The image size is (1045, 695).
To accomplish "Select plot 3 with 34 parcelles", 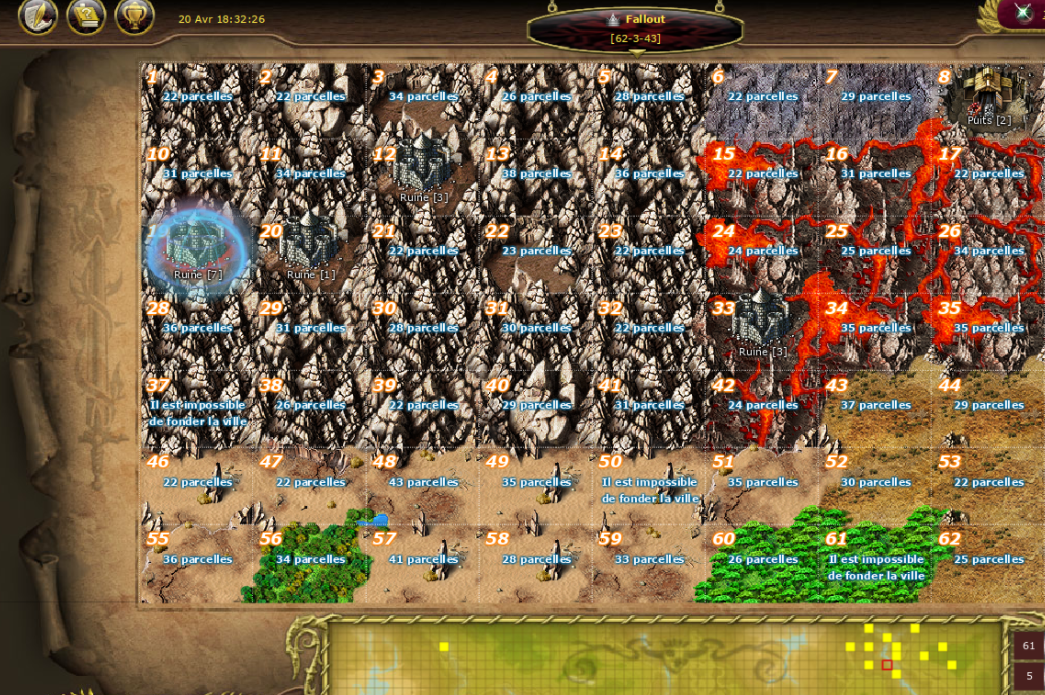I will (423, 96).
